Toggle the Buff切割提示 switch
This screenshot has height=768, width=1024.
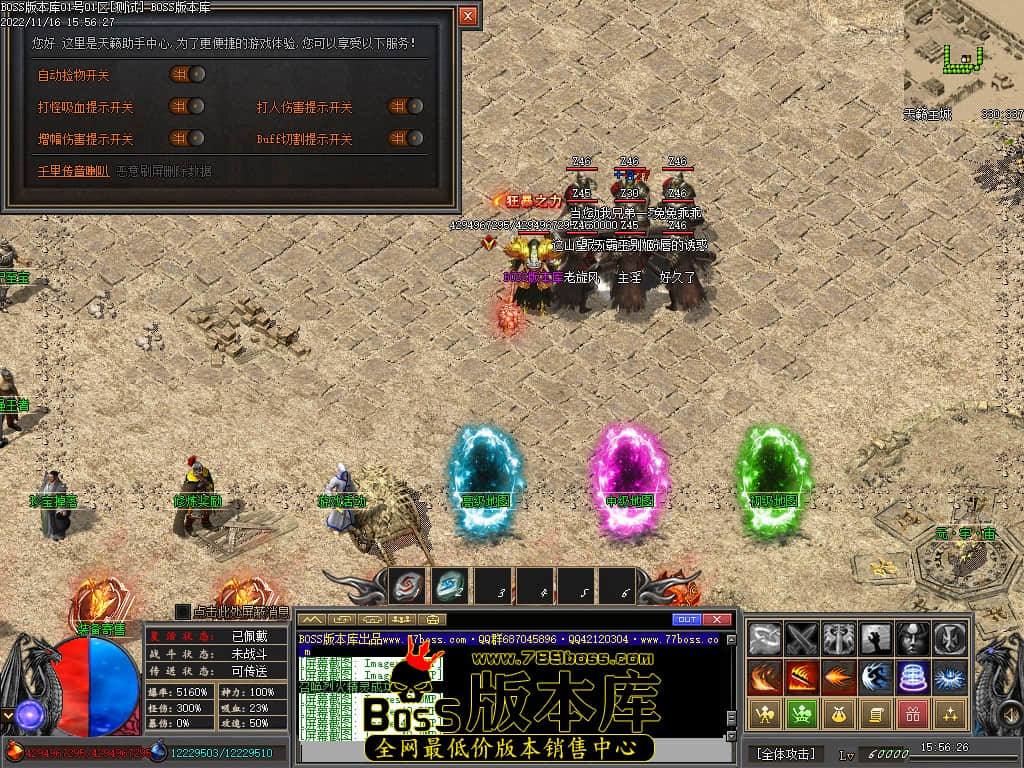406,138
